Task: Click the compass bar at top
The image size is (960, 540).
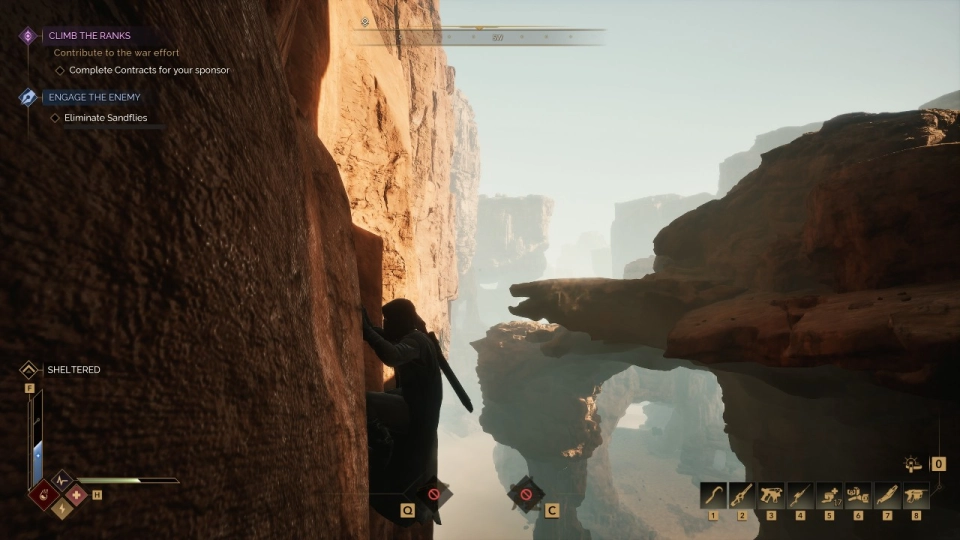Action: point(480,37)
